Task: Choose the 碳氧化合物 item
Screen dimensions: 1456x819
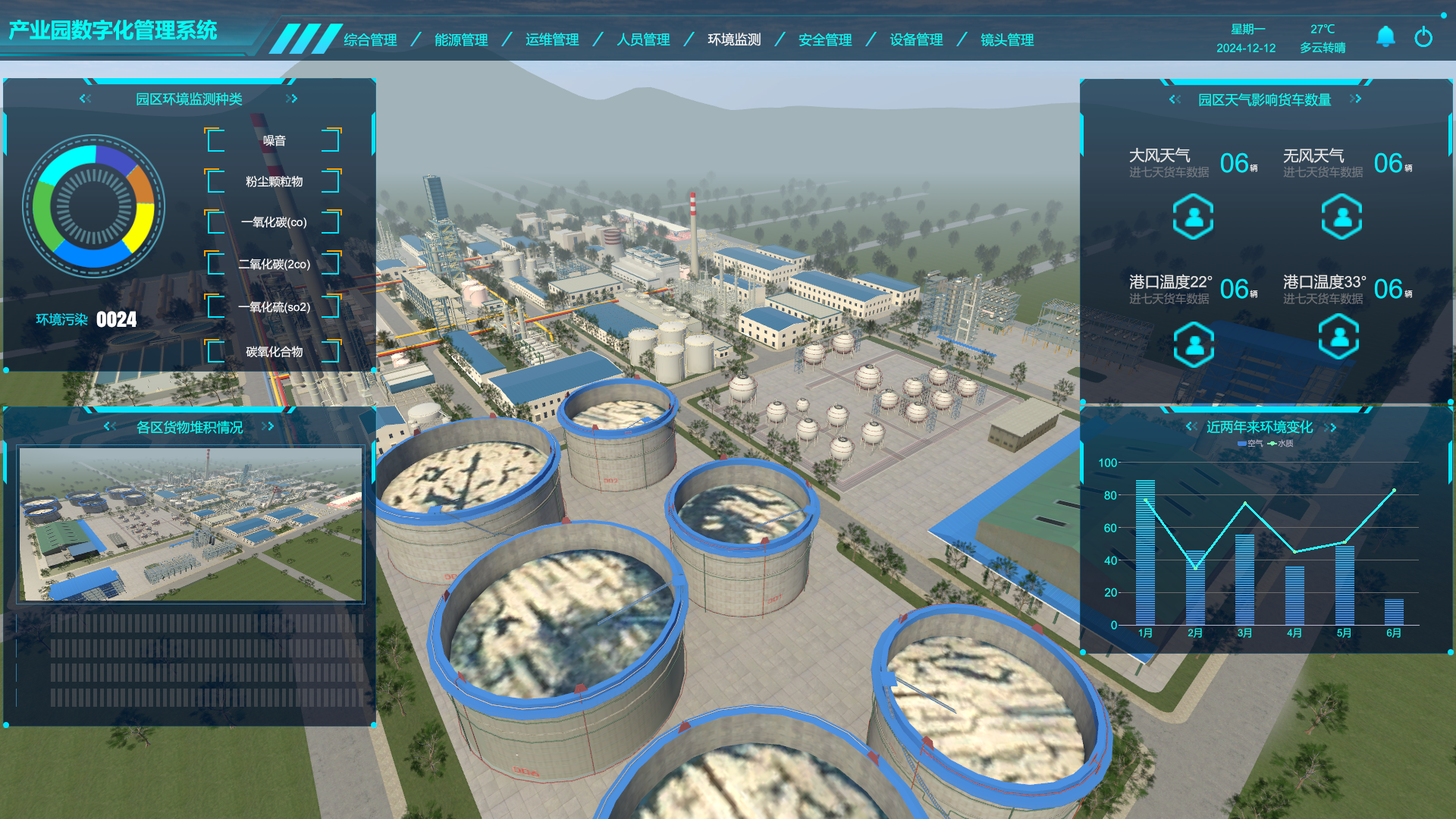Action: click(274, 352)
